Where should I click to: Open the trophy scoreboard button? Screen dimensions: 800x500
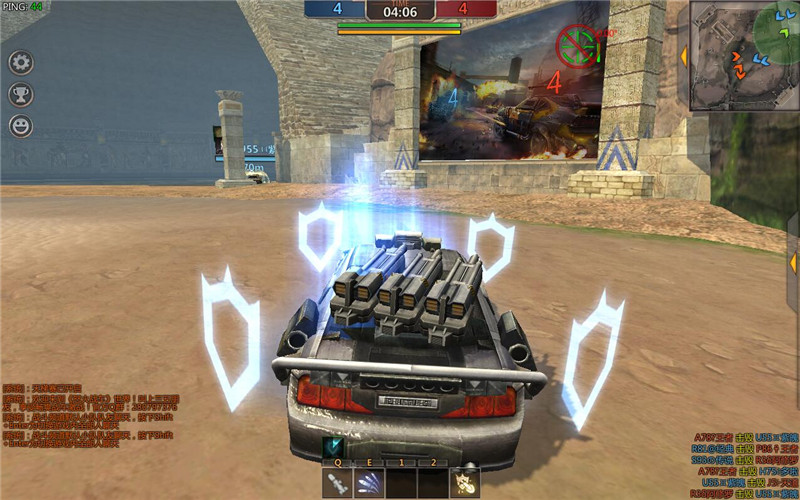click(x=21, y=94)
